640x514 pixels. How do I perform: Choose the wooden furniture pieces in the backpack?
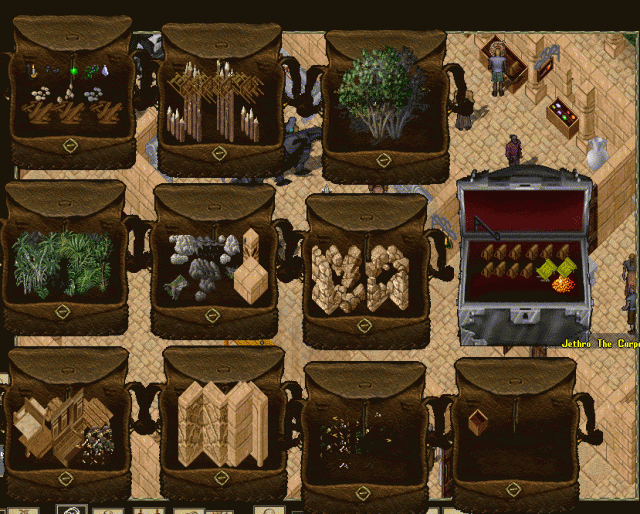click(x=60, y=425)
